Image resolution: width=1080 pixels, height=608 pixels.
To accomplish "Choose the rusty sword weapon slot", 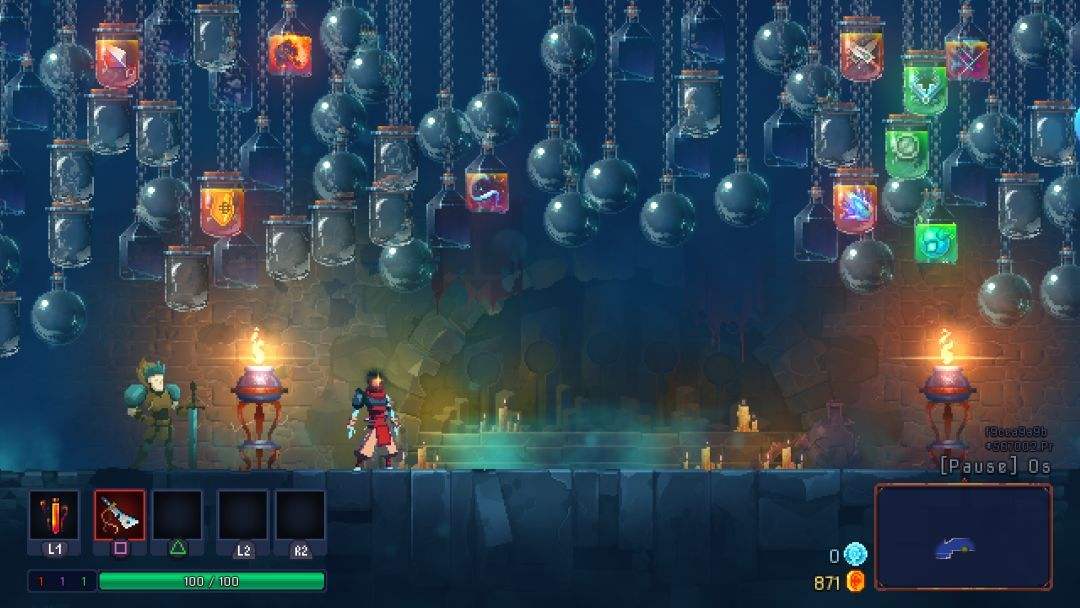I will [120, 516].
